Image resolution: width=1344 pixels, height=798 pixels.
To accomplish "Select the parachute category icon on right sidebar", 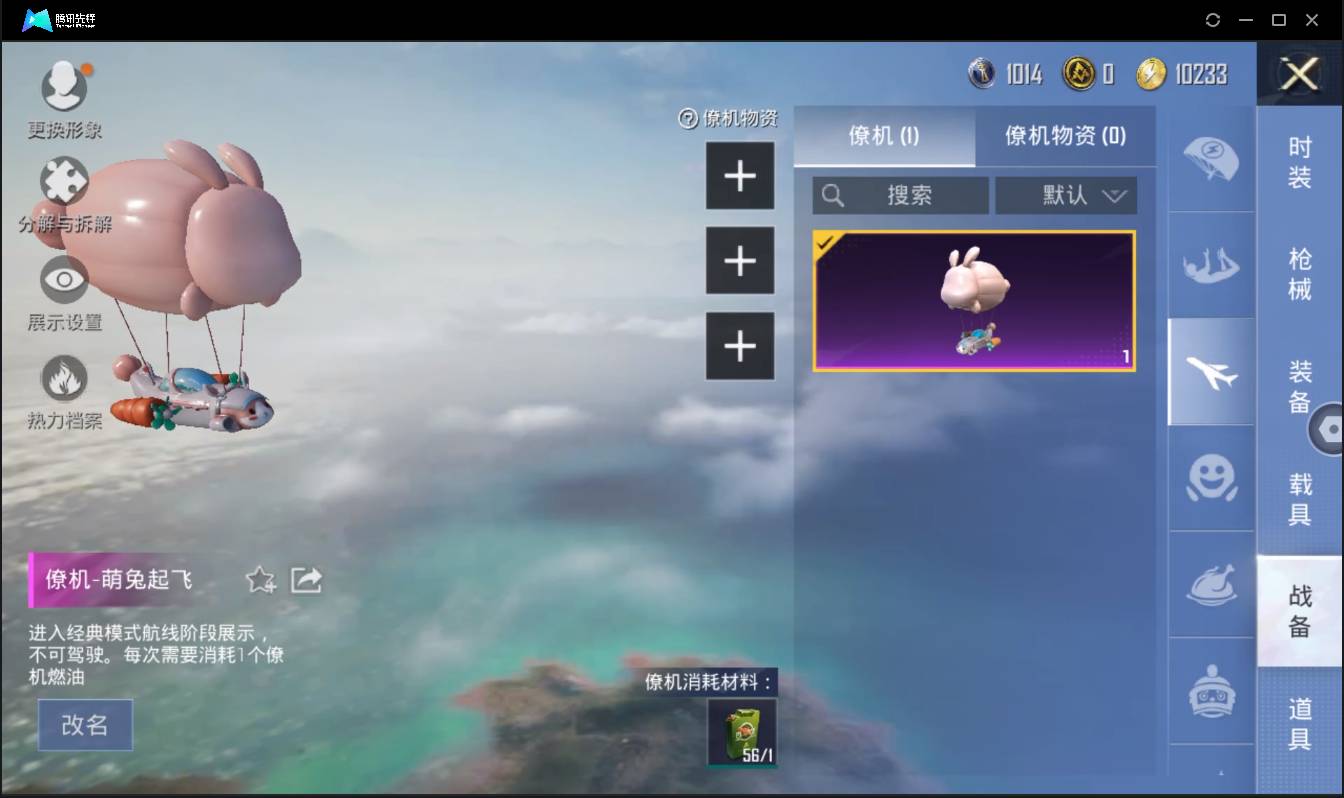I will (x=1210, y=162).
